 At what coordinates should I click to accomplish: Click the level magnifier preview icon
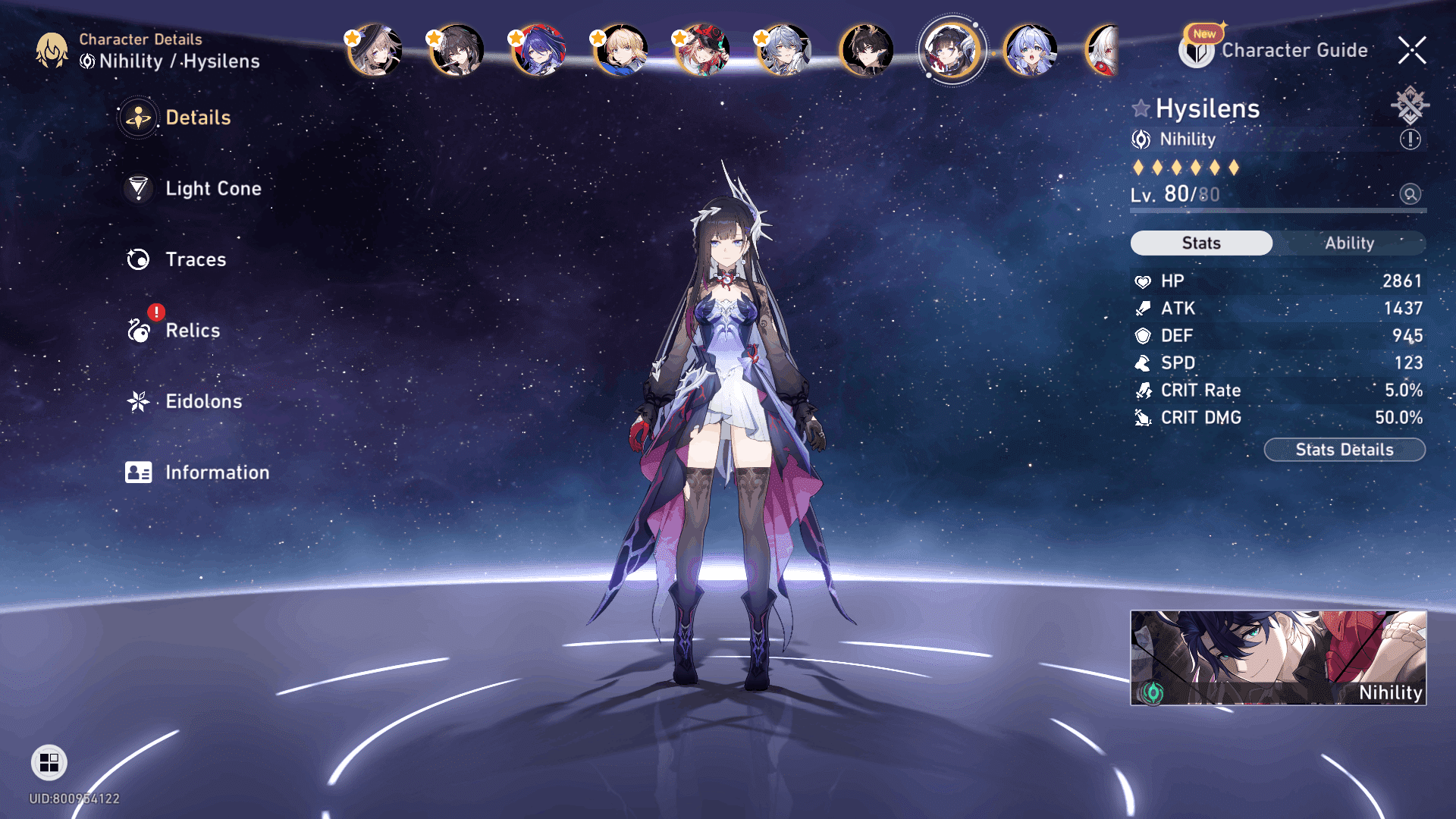point(1410,194)
